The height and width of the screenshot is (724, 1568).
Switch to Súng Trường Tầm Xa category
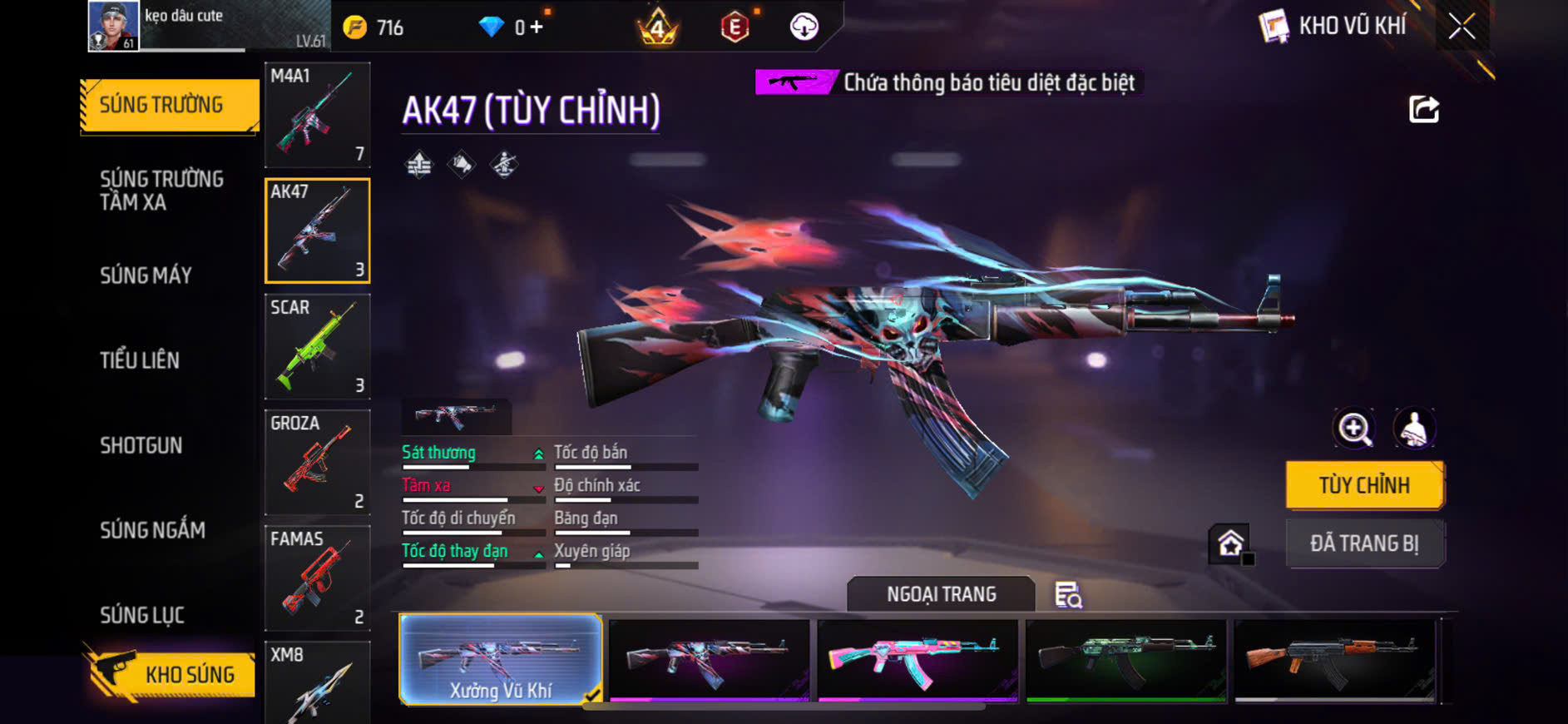[x=161, y=191]
